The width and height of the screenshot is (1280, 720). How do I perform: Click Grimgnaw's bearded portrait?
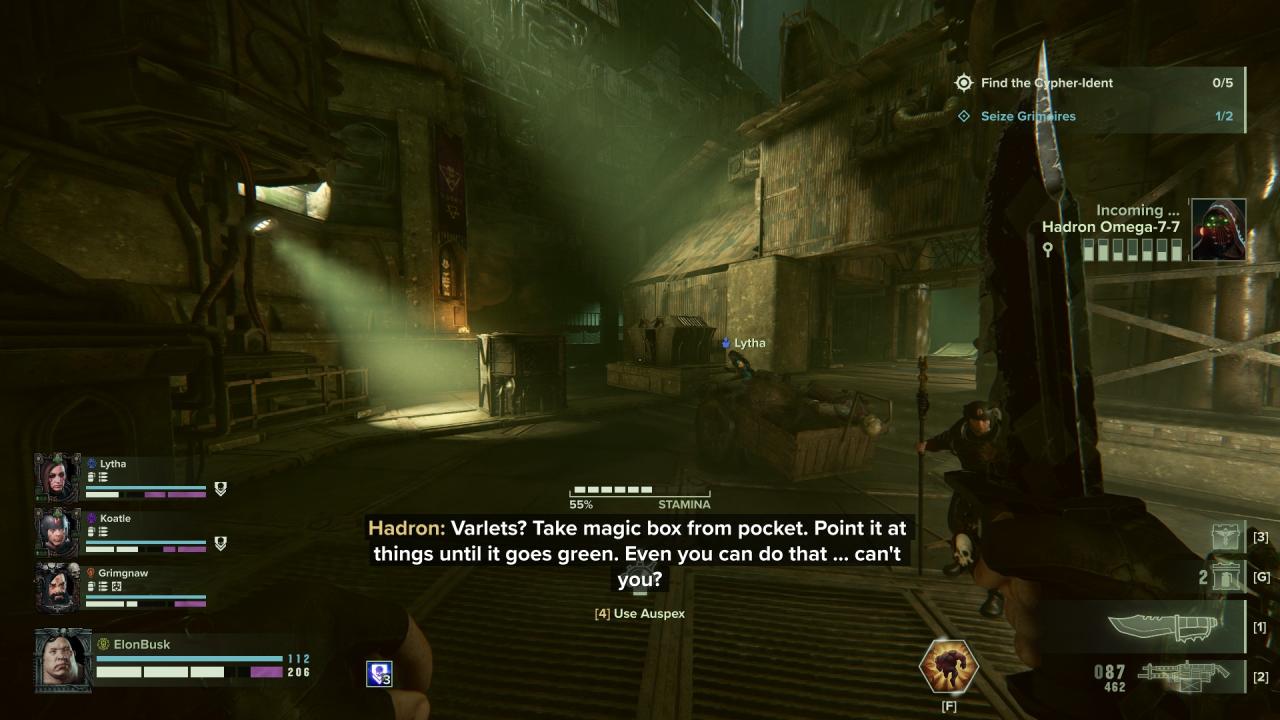point(57,587)
